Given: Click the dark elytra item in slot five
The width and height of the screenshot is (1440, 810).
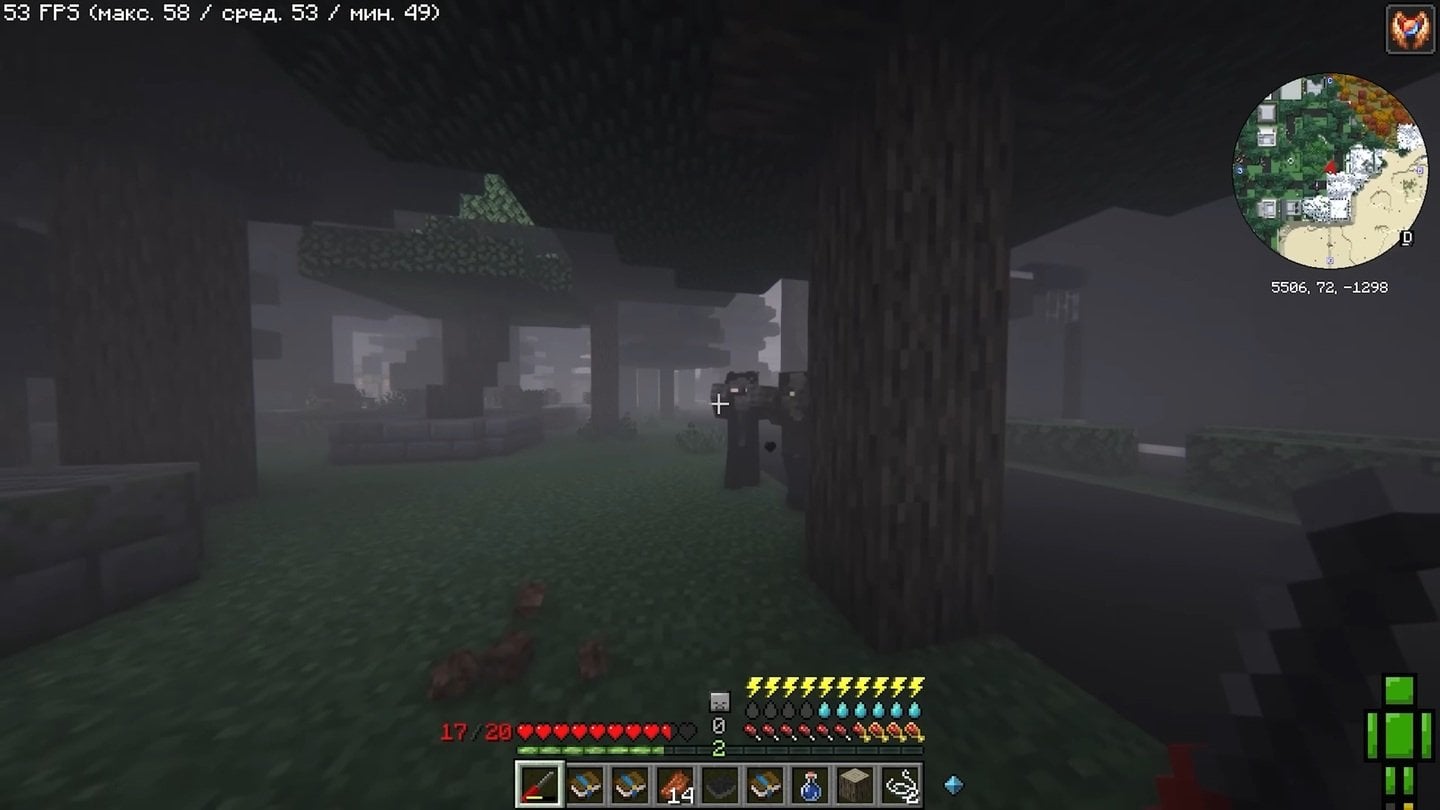Looking at the screenshot, I should click(720, 785).
